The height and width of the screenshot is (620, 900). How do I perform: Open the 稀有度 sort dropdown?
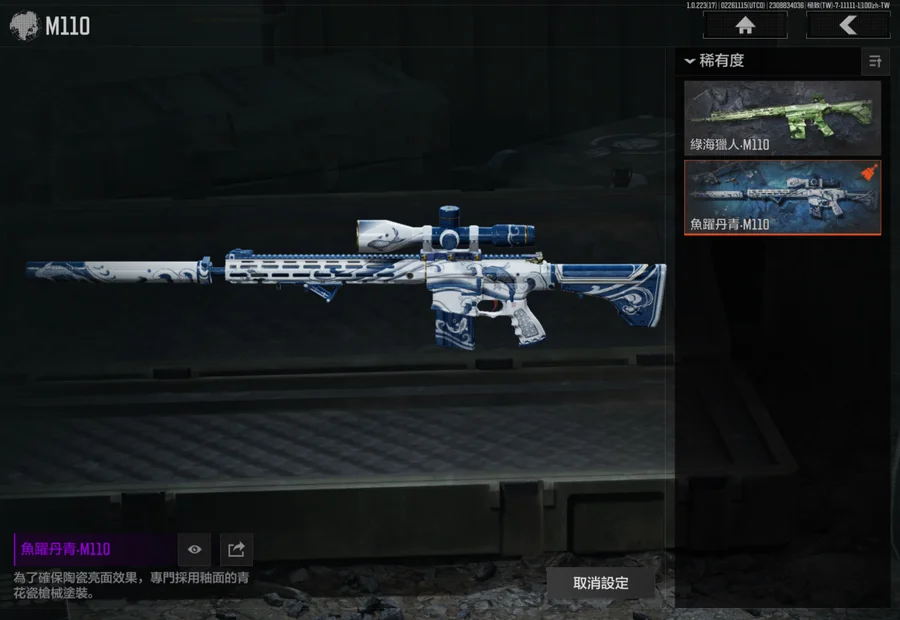[716, 61]
